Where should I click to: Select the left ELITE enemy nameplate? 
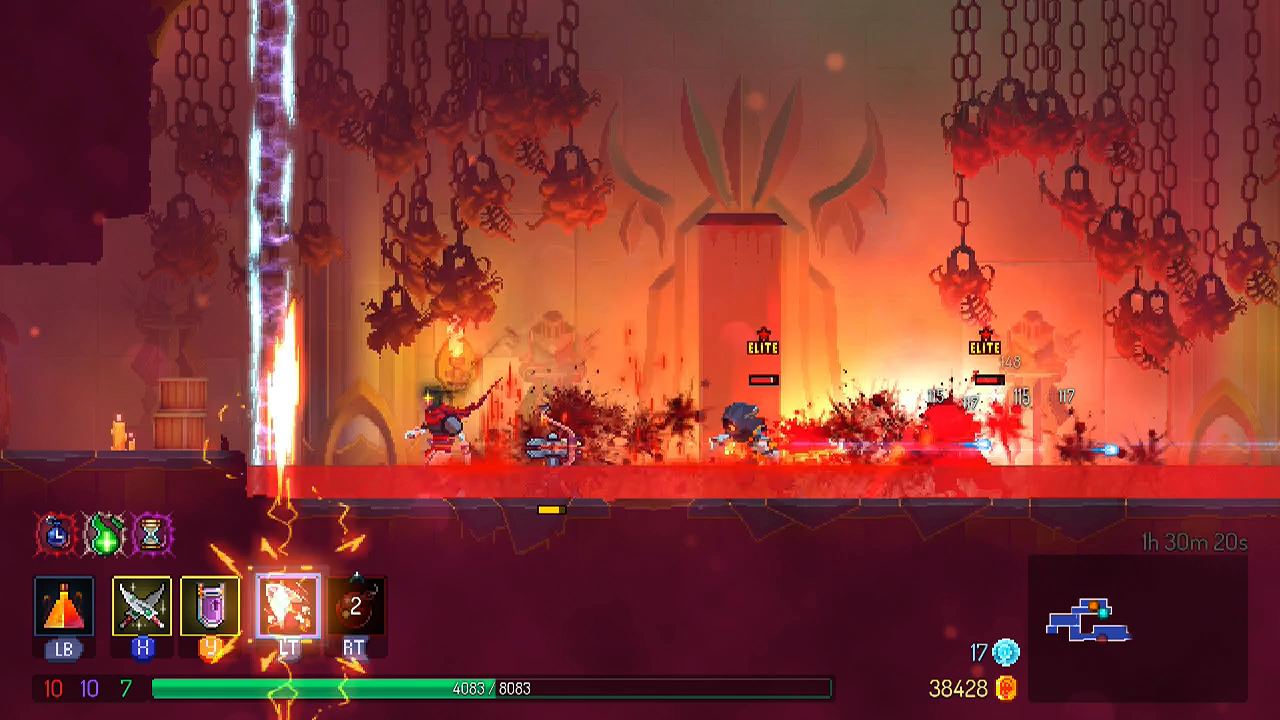pyautogui.click(x=764, y=347)
